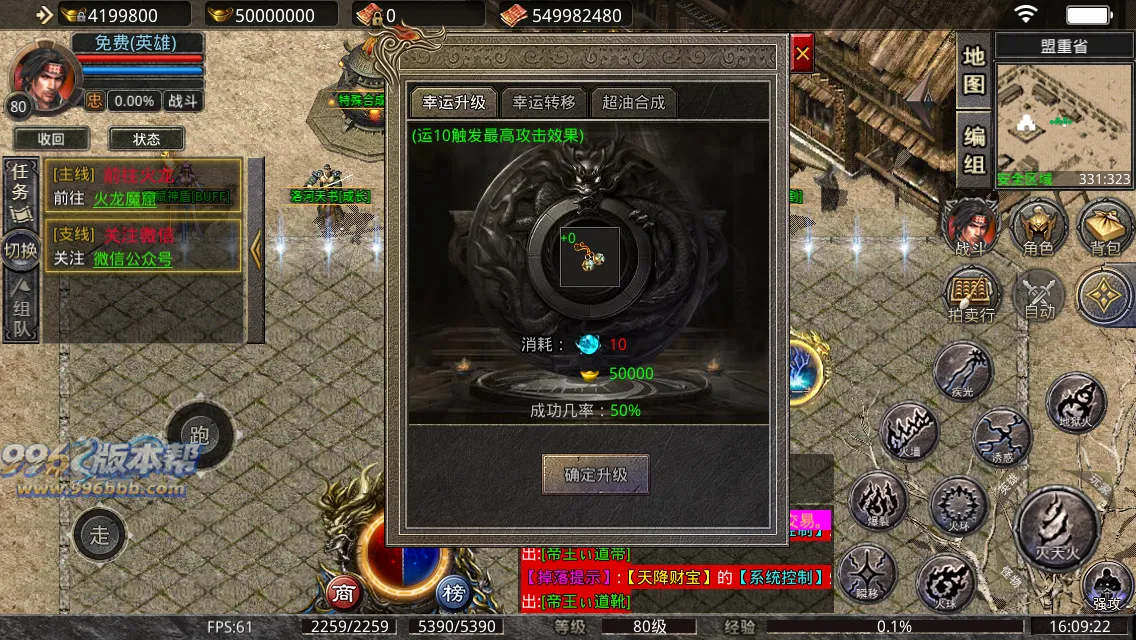Screen dimensions: 1136x640
Task: Open the 拍卖行 auction house
Action: [971, 296]
